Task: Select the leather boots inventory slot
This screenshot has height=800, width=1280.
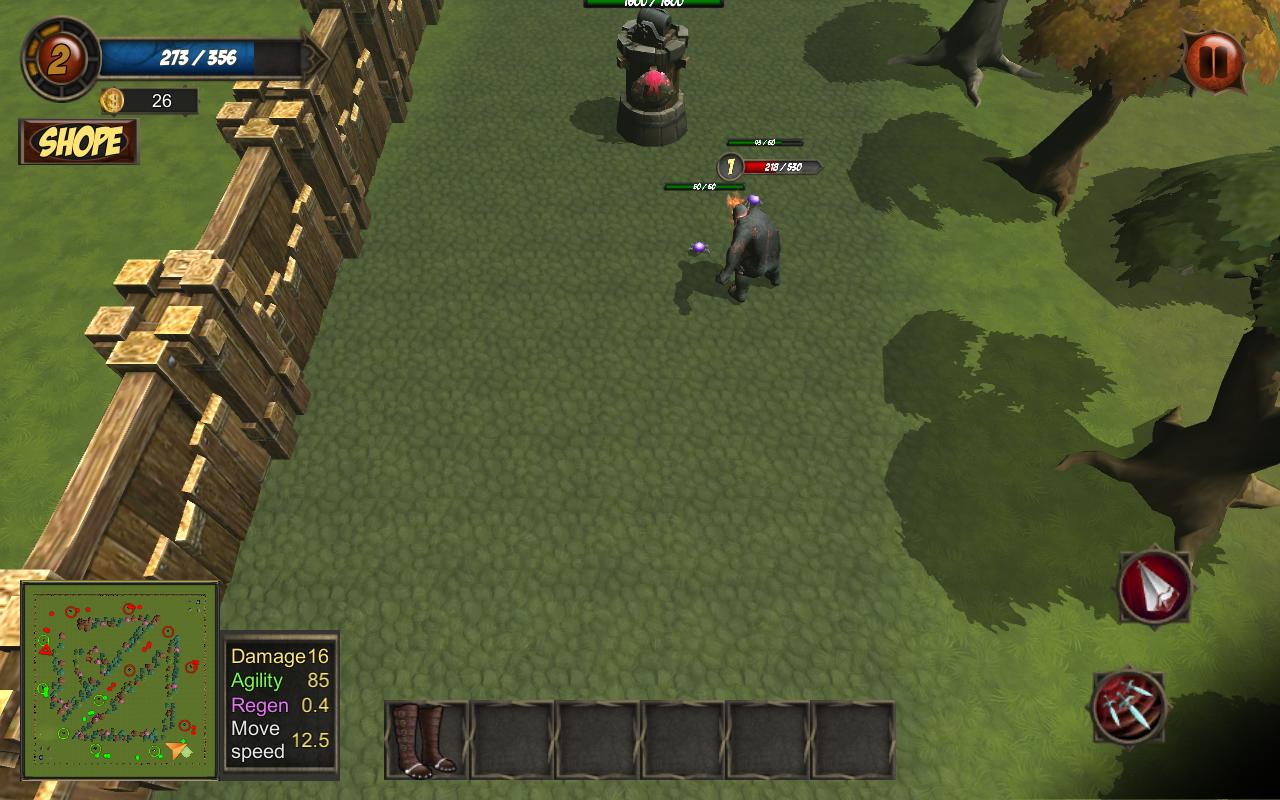Action: click(427, 740)
